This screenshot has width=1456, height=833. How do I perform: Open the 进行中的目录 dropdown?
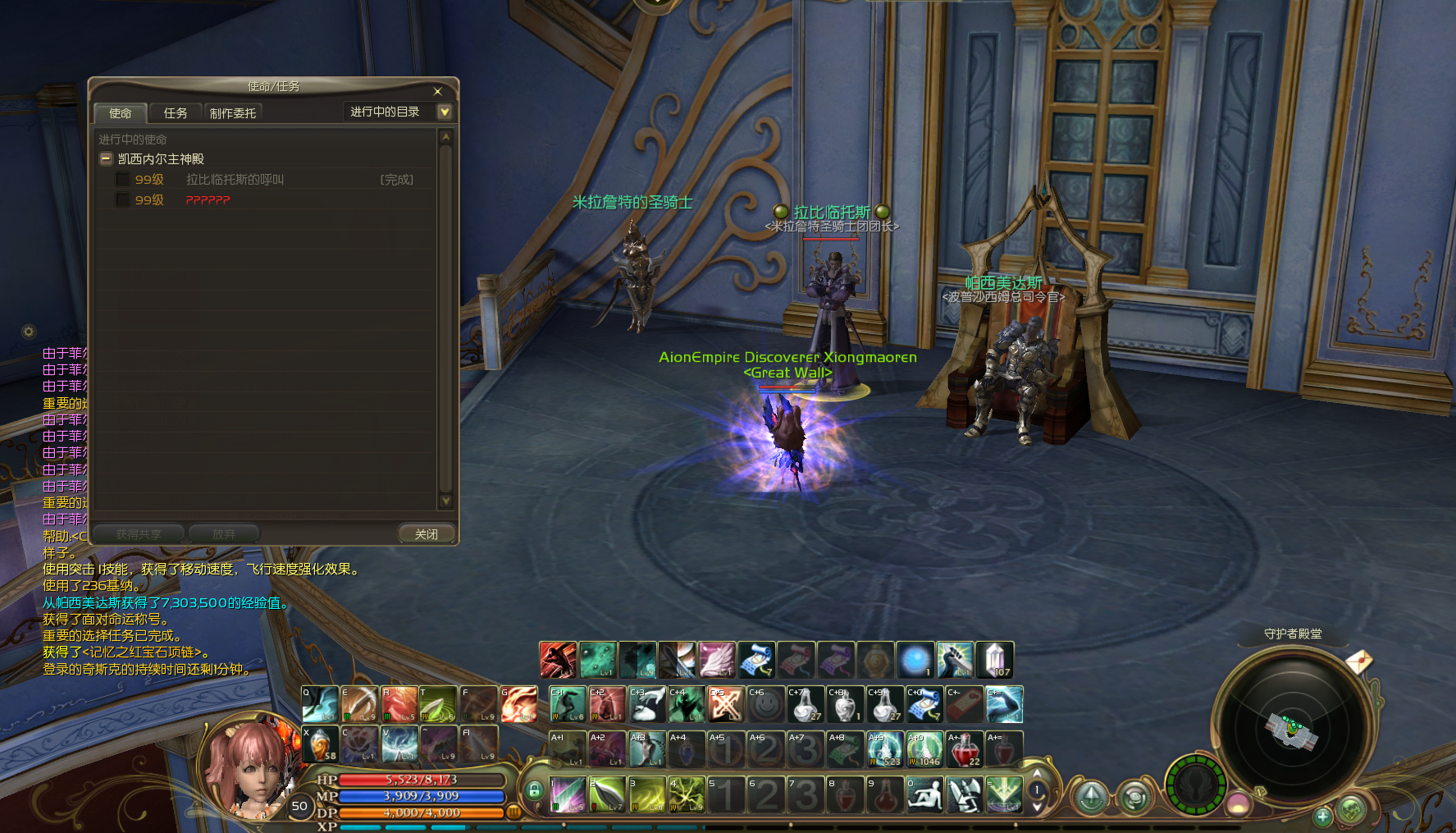pyautogui.click(x=445, y=112)
